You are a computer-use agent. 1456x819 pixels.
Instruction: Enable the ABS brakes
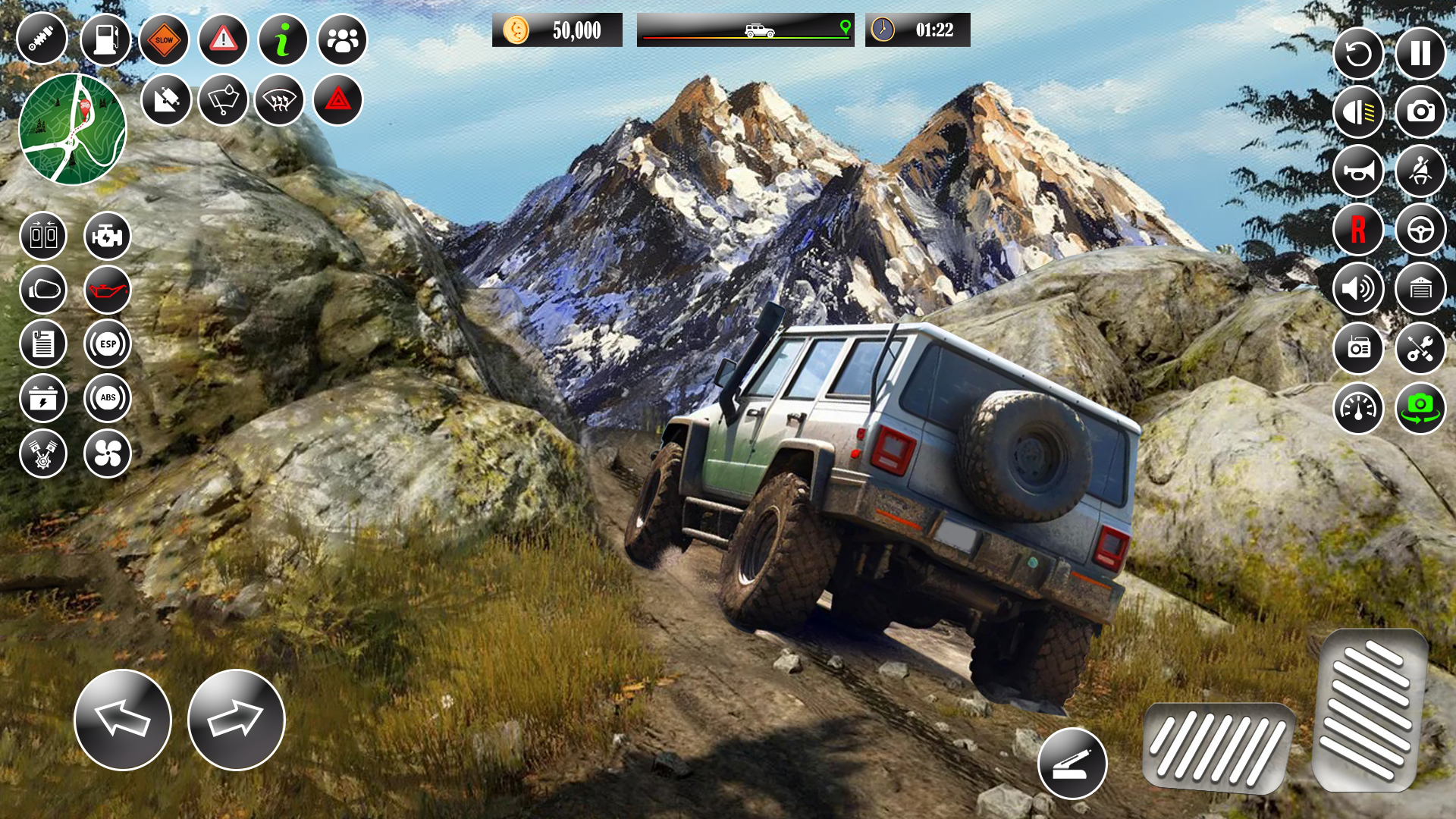[x=107, y=398]
